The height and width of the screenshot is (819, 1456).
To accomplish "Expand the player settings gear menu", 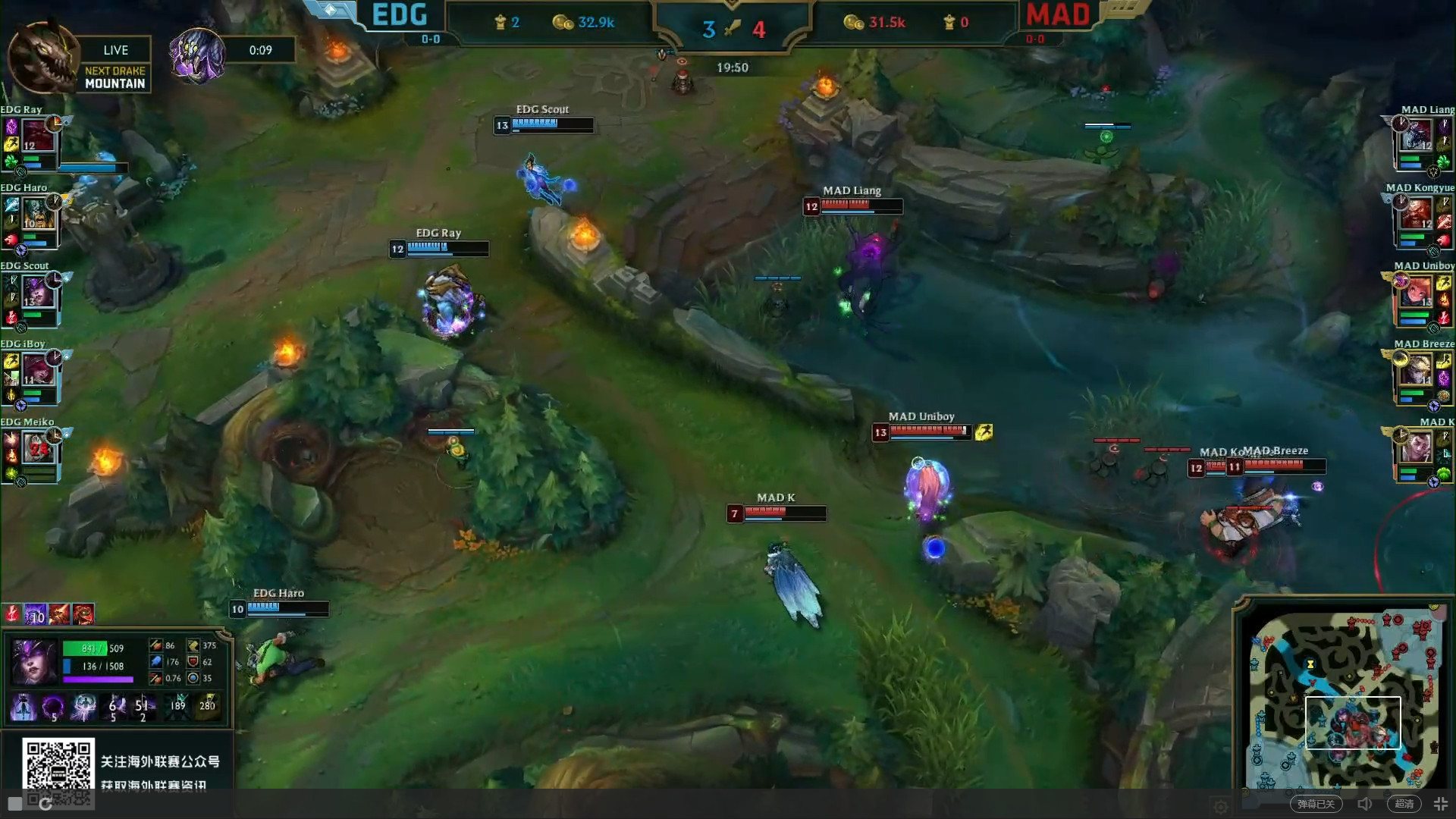I will pyautogui.click(x=1220, y=807).
